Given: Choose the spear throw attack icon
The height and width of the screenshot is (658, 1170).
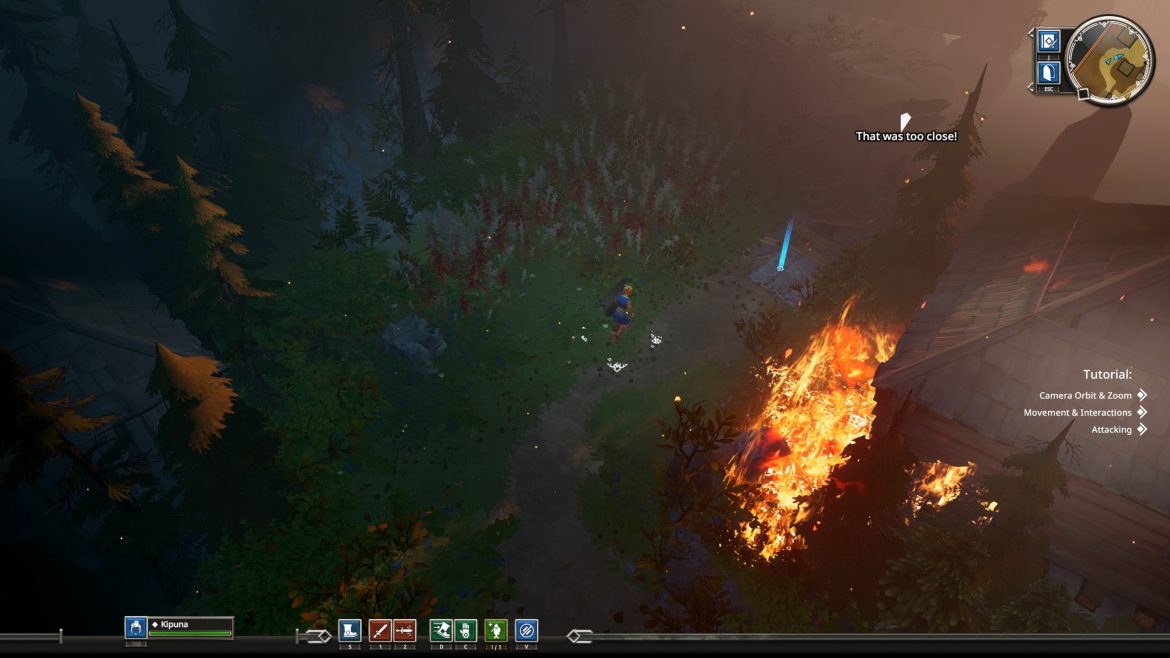Looking at the screenshot, I should [x=404, y=630].
